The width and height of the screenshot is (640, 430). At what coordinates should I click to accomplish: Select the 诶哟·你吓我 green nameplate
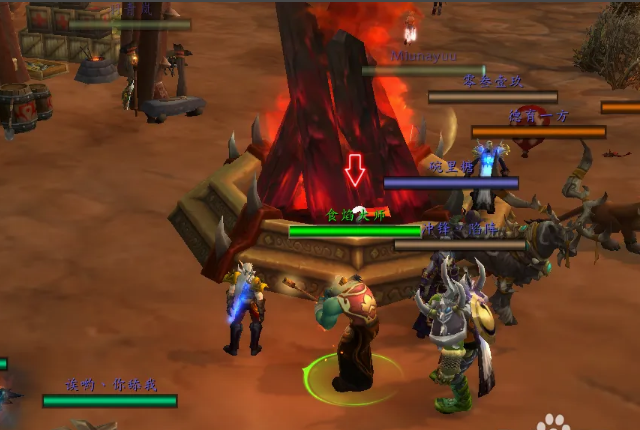[109, 401]
